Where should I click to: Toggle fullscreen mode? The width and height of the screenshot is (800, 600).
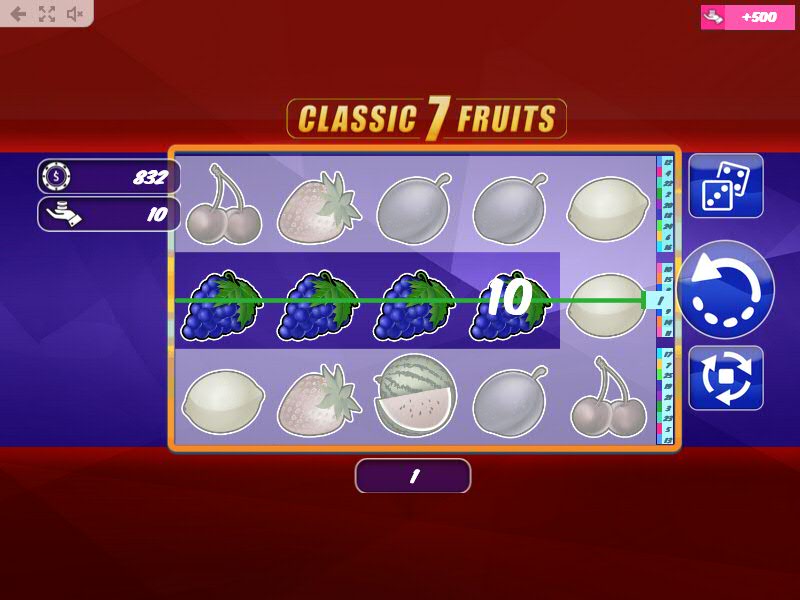click(x=46, y=14)
